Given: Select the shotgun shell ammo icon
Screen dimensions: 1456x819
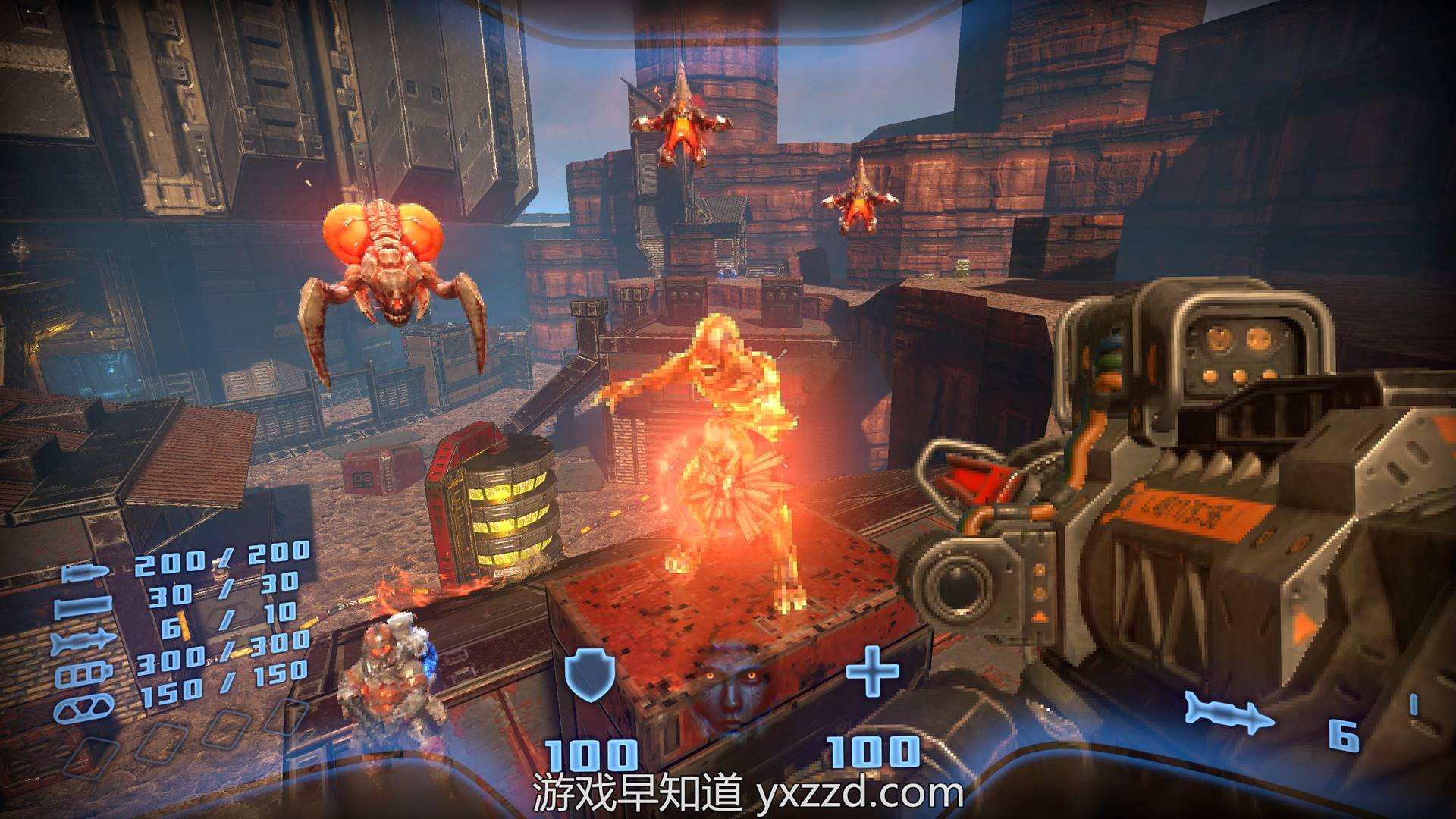Looking at the screenshot, I should [x=83, y=607].
